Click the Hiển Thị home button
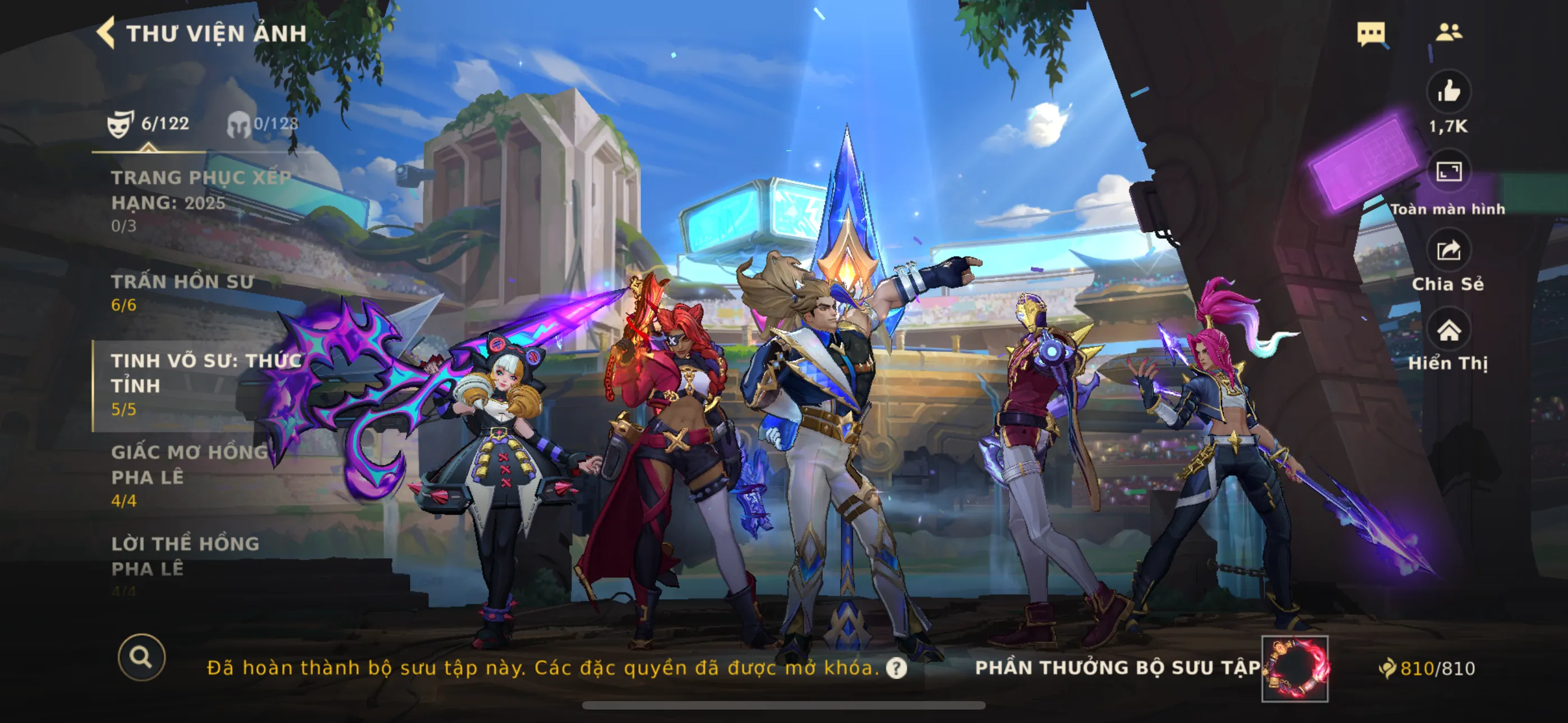 point(1449,331)
